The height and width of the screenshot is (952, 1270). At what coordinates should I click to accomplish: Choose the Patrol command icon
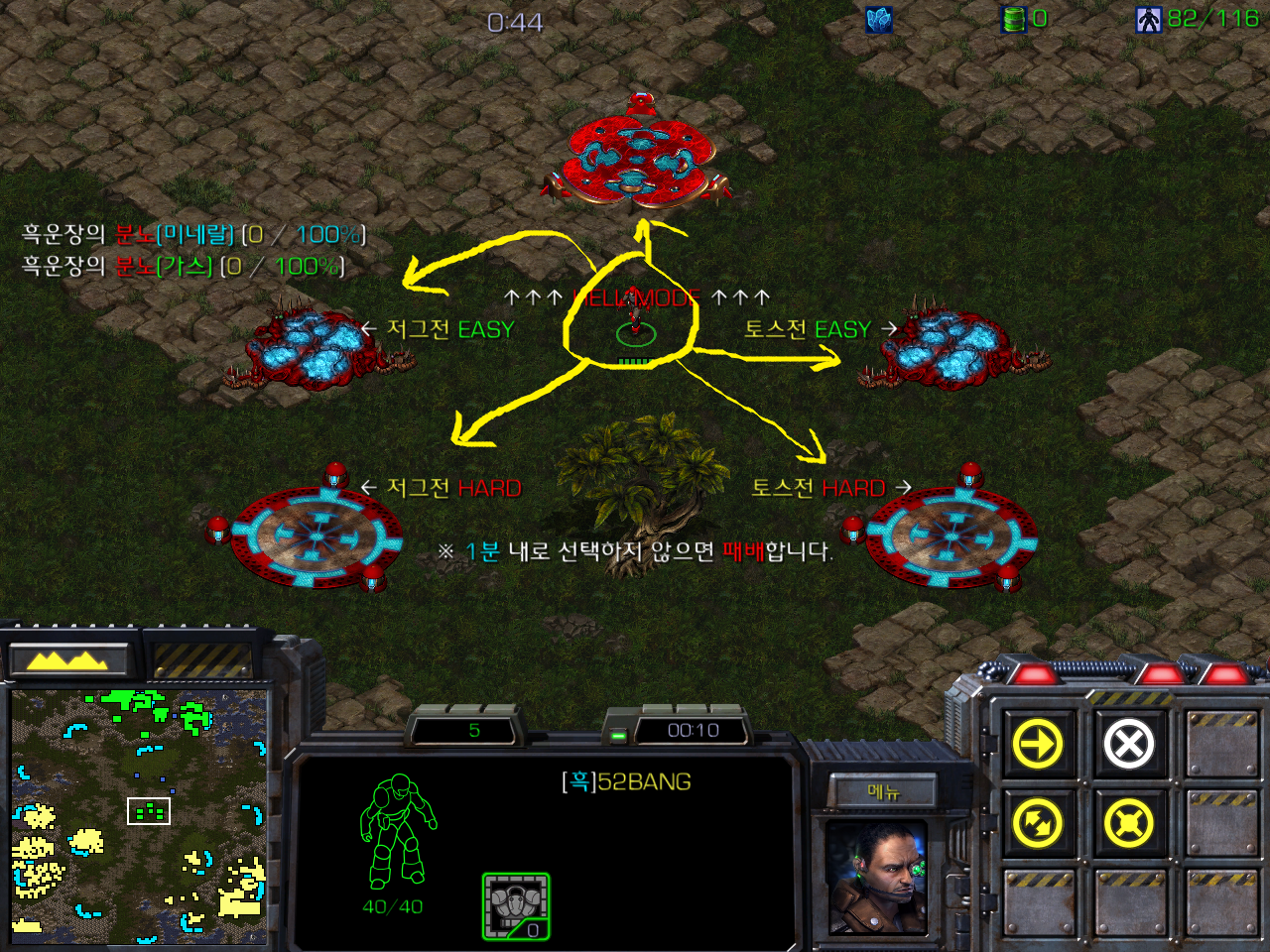click(1038, 823)
